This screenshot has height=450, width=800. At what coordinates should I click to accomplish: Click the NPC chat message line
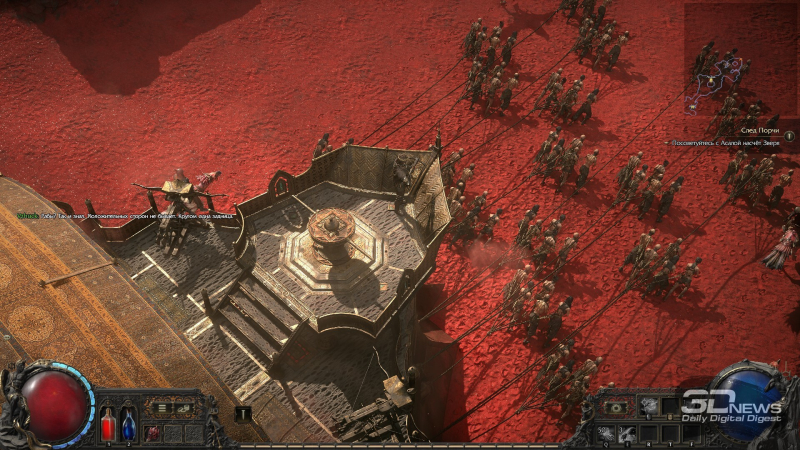coord(125,214)
